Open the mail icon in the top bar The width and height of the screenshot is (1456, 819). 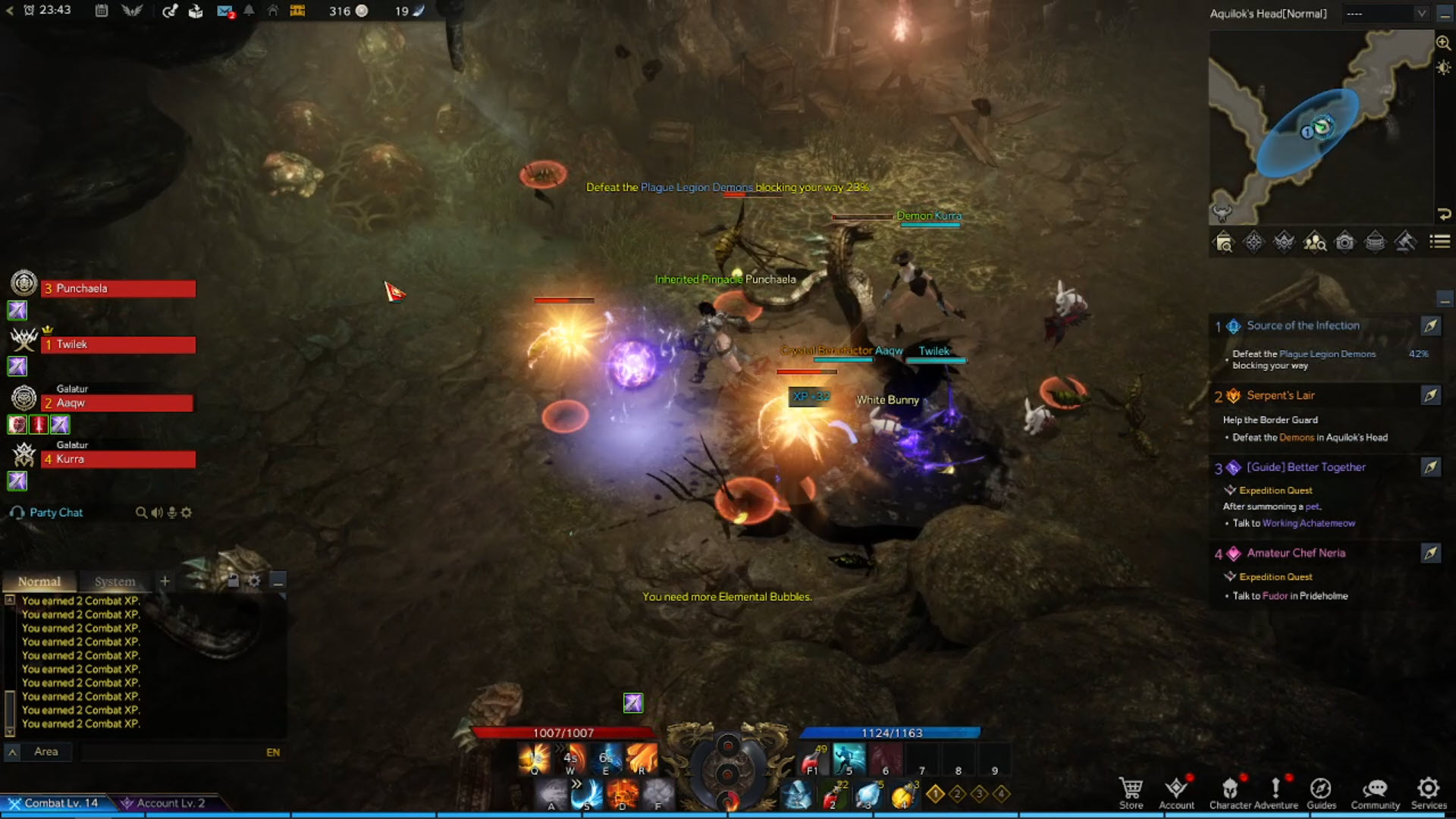224,11
